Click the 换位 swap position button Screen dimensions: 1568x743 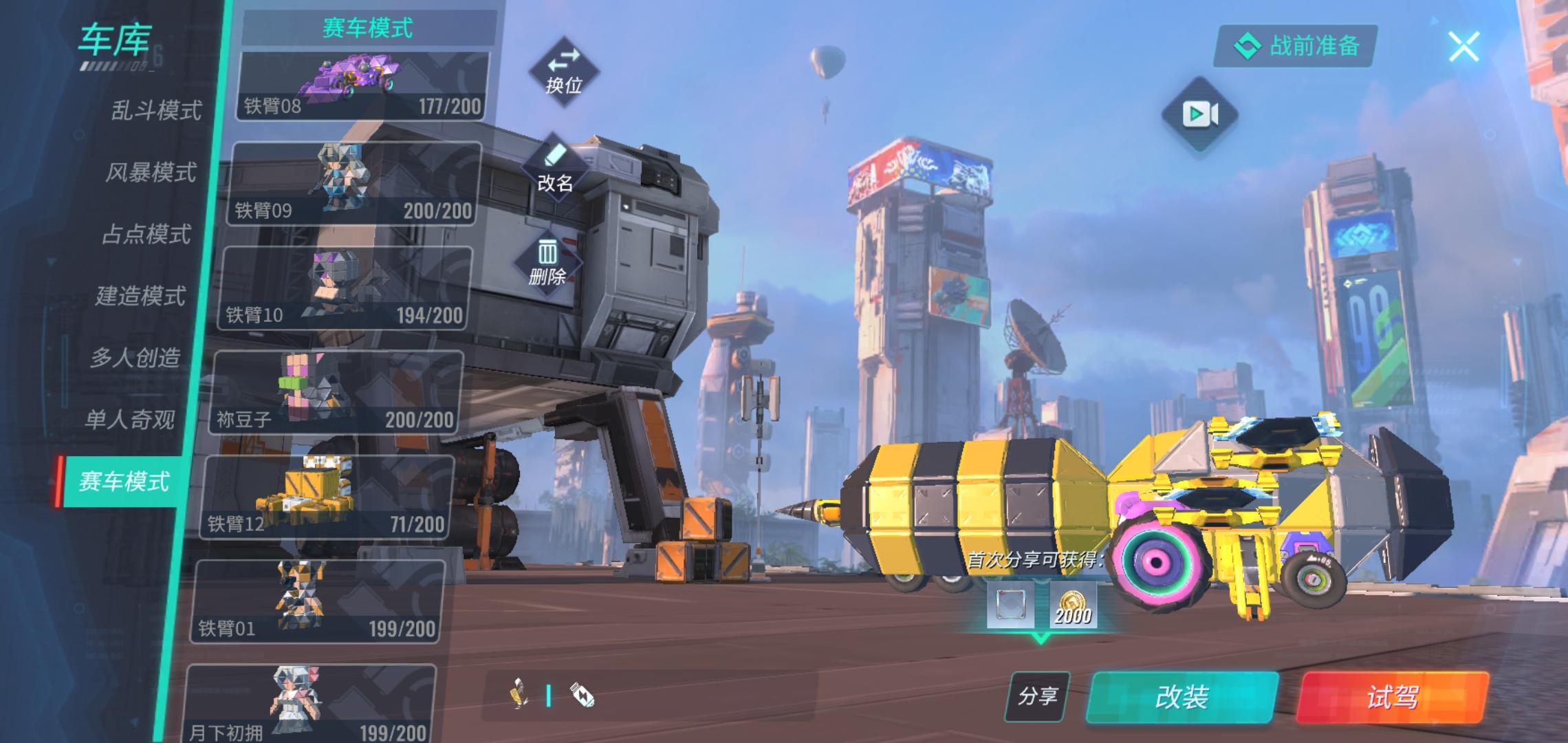pos(564,72)
